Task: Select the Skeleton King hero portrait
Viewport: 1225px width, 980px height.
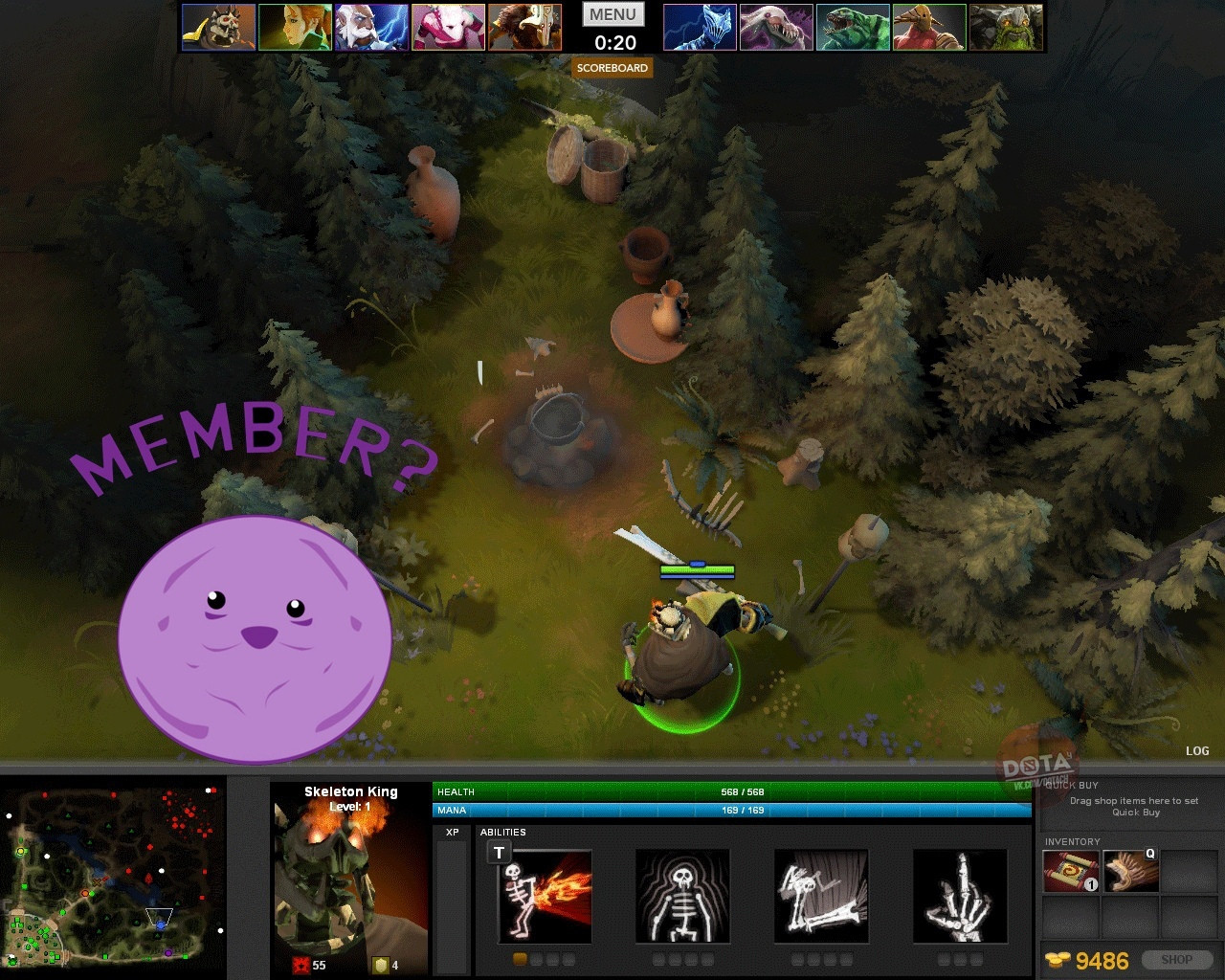Action: (350, 880)
